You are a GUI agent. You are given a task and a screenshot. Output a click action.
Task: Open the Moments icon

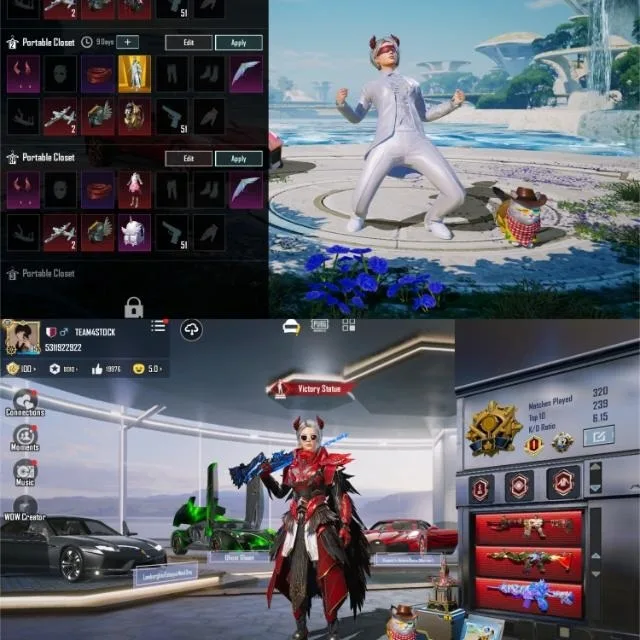click(x=25, y=437)
